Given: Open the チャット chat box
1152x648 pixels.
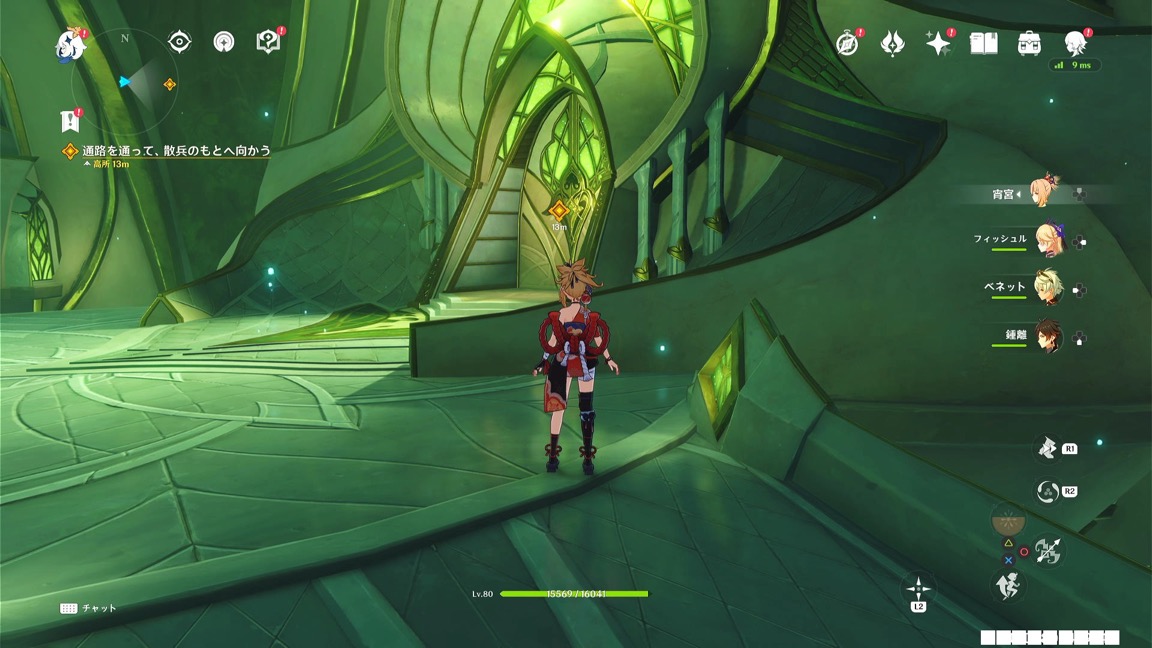Looking at the screenshot, I should tap(88, 608).
